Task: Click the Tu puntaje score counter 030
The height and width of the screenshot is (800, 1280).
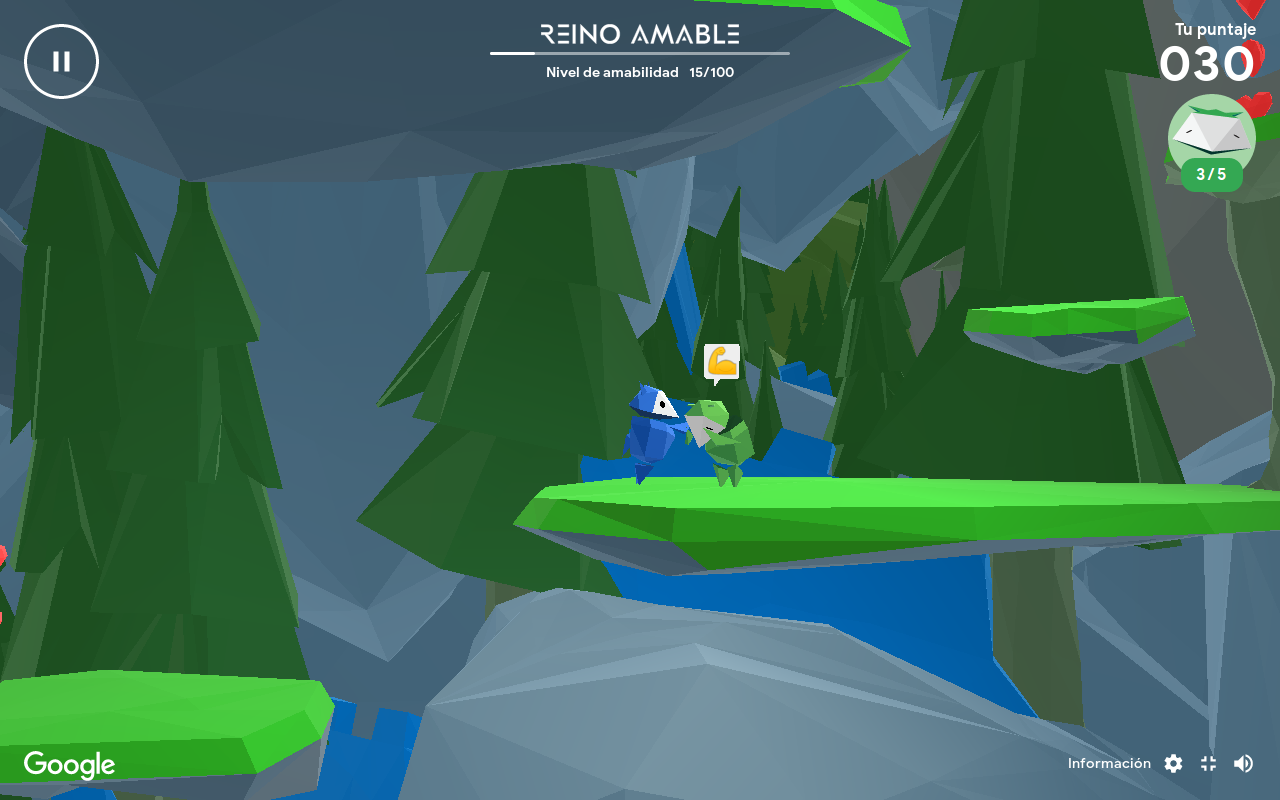Action: [1207, 64]
